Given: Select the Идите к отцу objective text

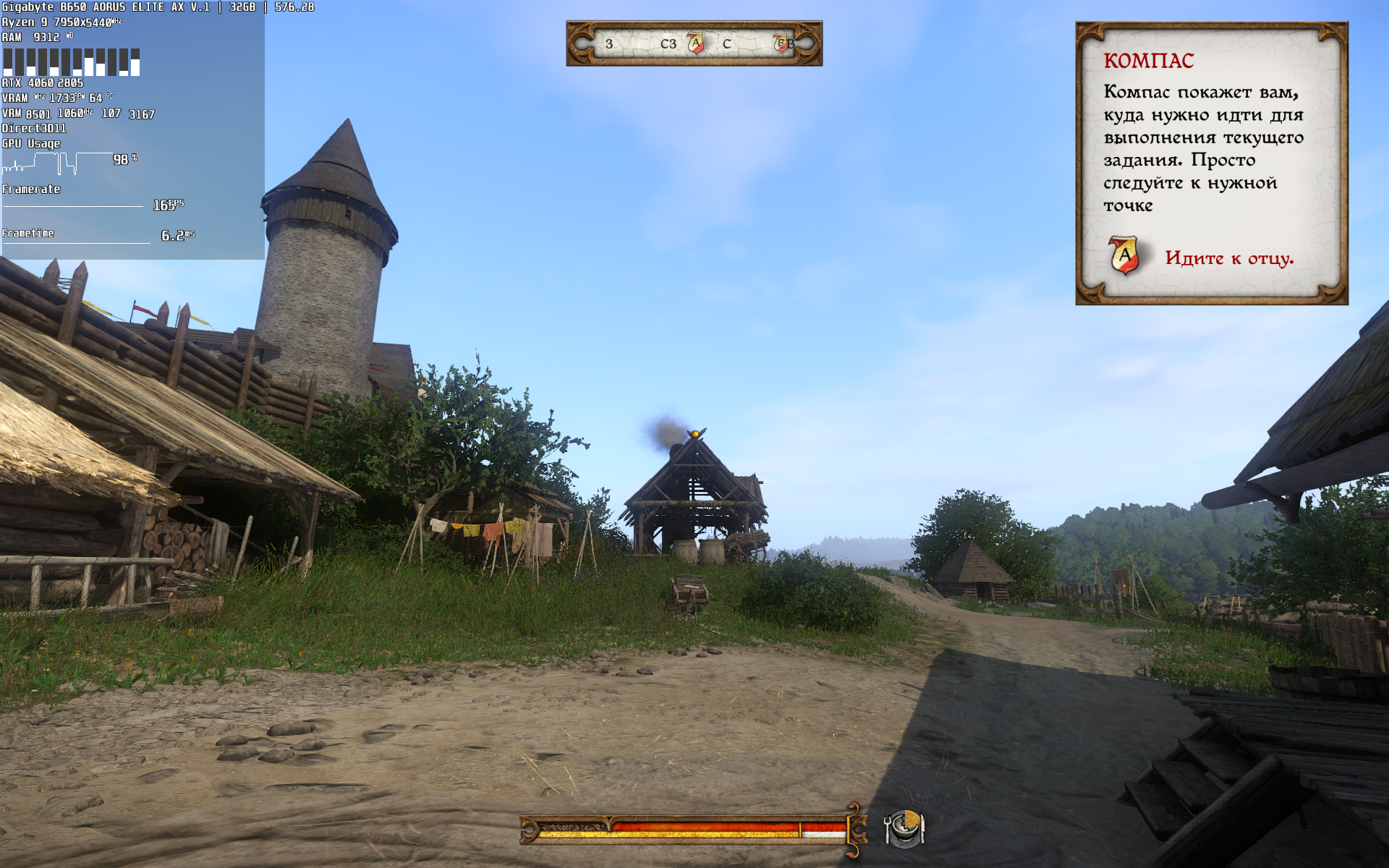Looking at the screenshot, I should tap(1228, 258).
